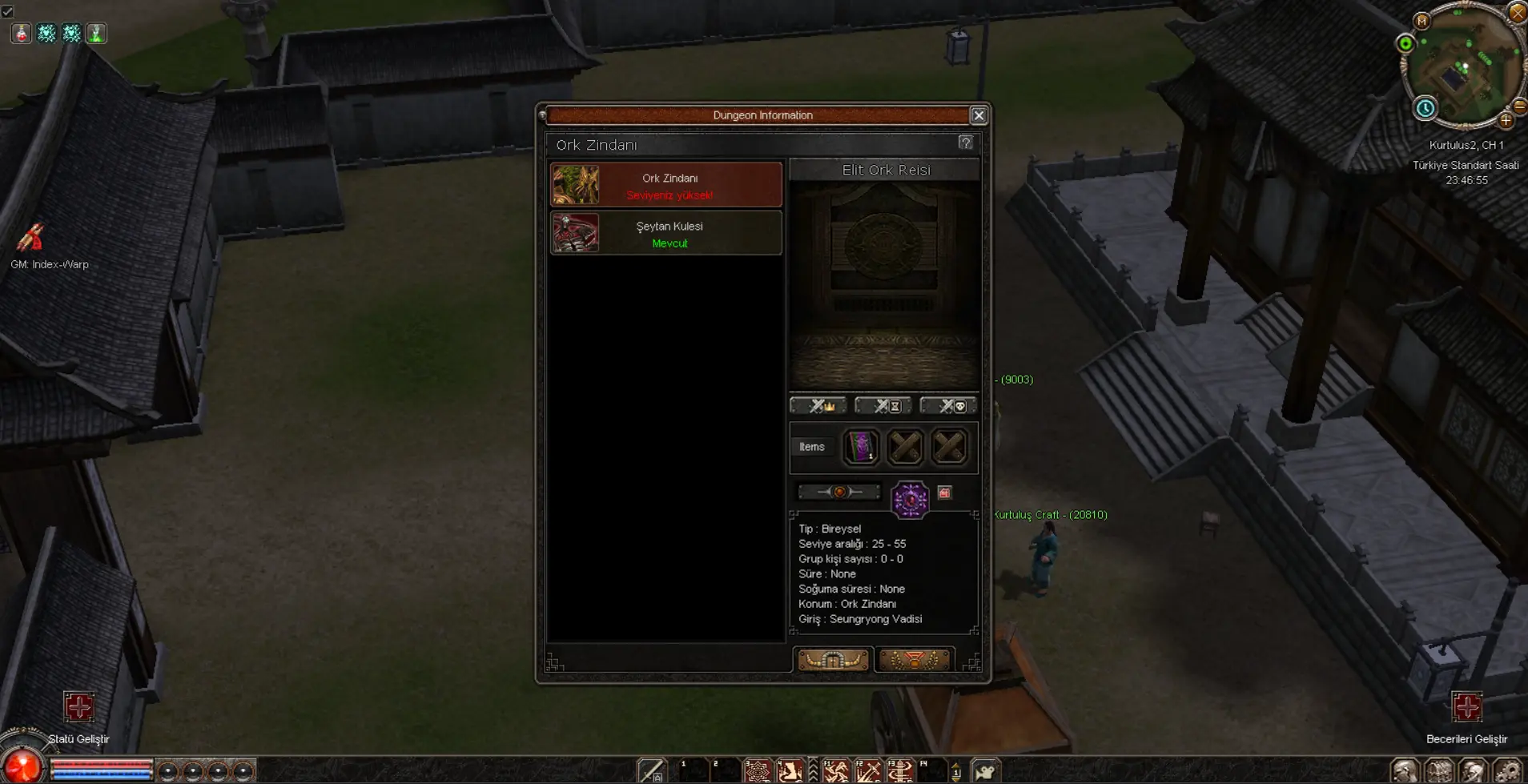1528x784 pixels.
Task: Open the medal rewards button
Action: [914, 660]
